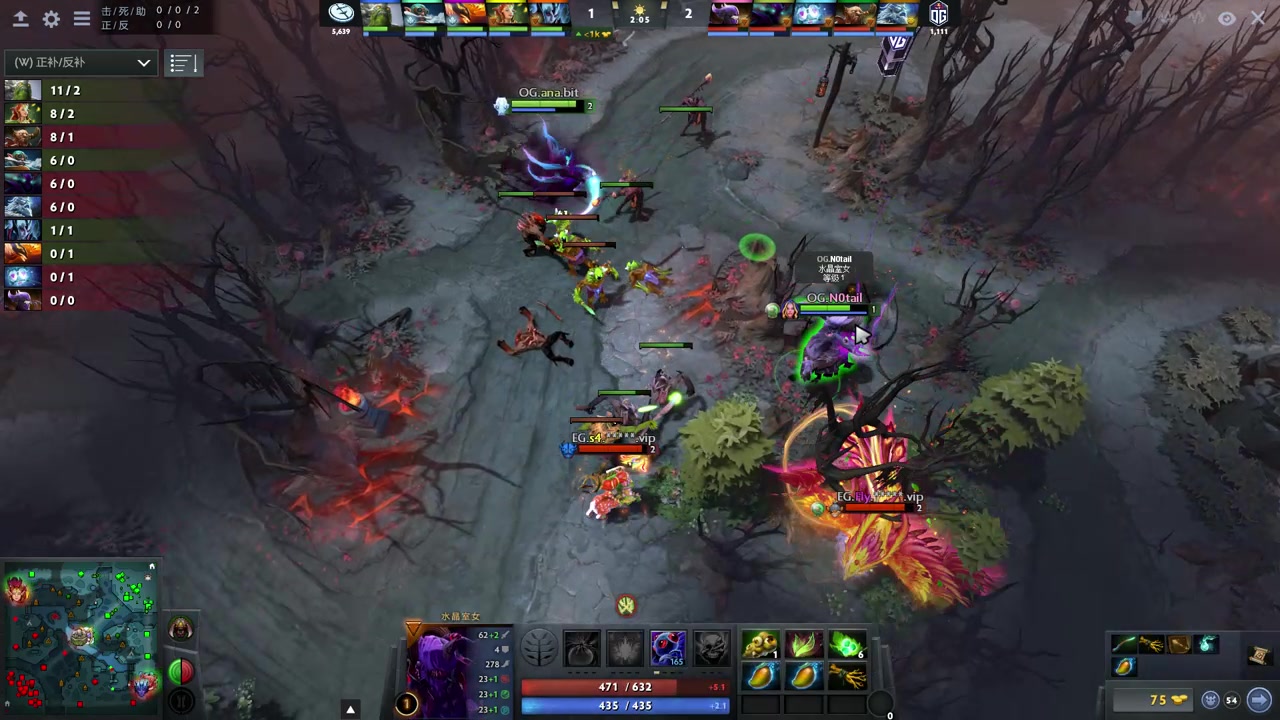Screen dimensions: 1280x720
Task: Select the Freezing Field ultimate icon
Action: click(712, 648)
